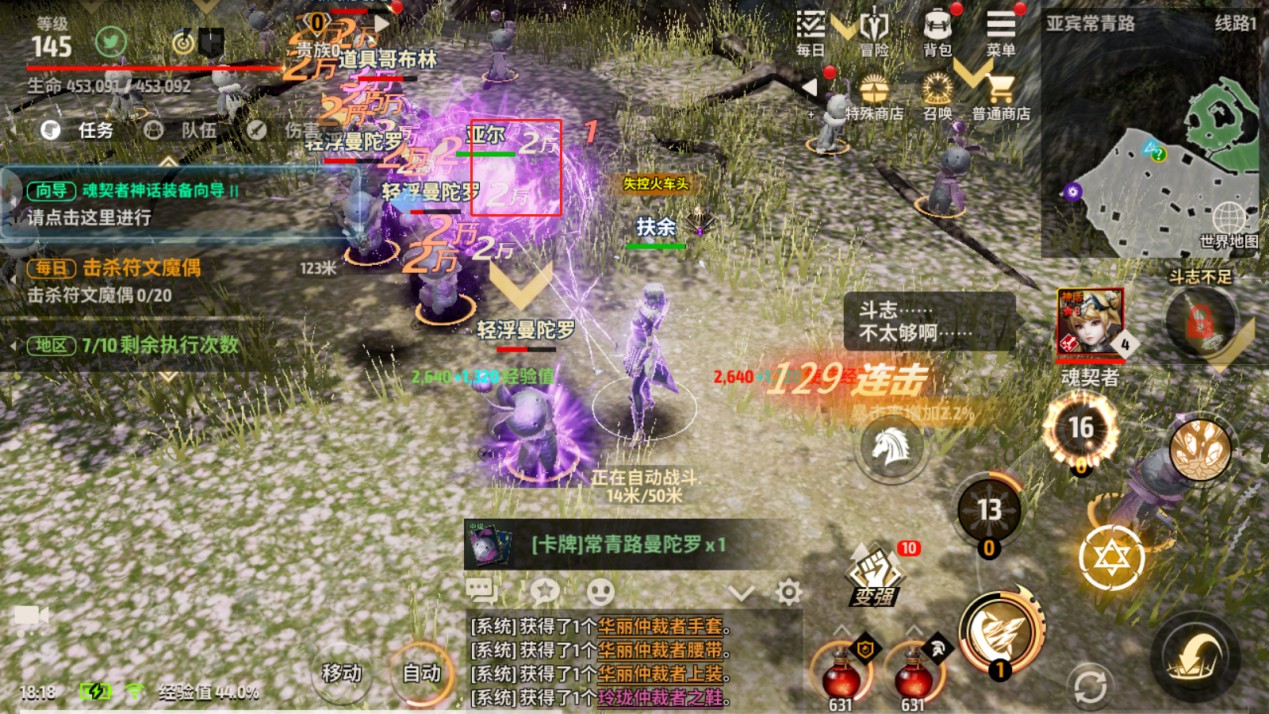Visit the 特殊商店 special shop
Viewport: 1269px width, 714px height.
874,97
